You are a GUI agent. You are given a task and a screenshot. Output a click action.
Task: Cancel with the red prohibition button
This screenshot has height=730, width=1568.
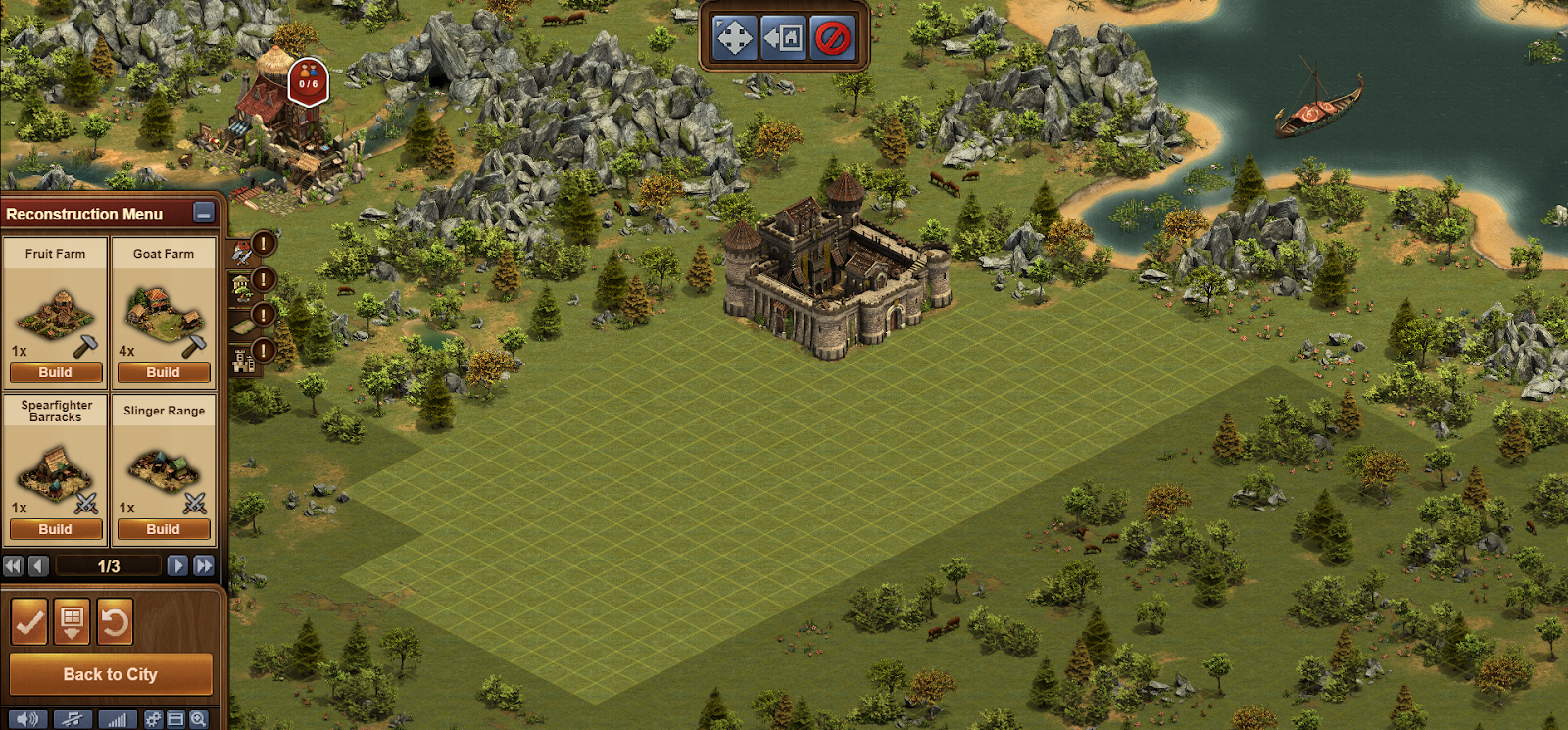832,38
